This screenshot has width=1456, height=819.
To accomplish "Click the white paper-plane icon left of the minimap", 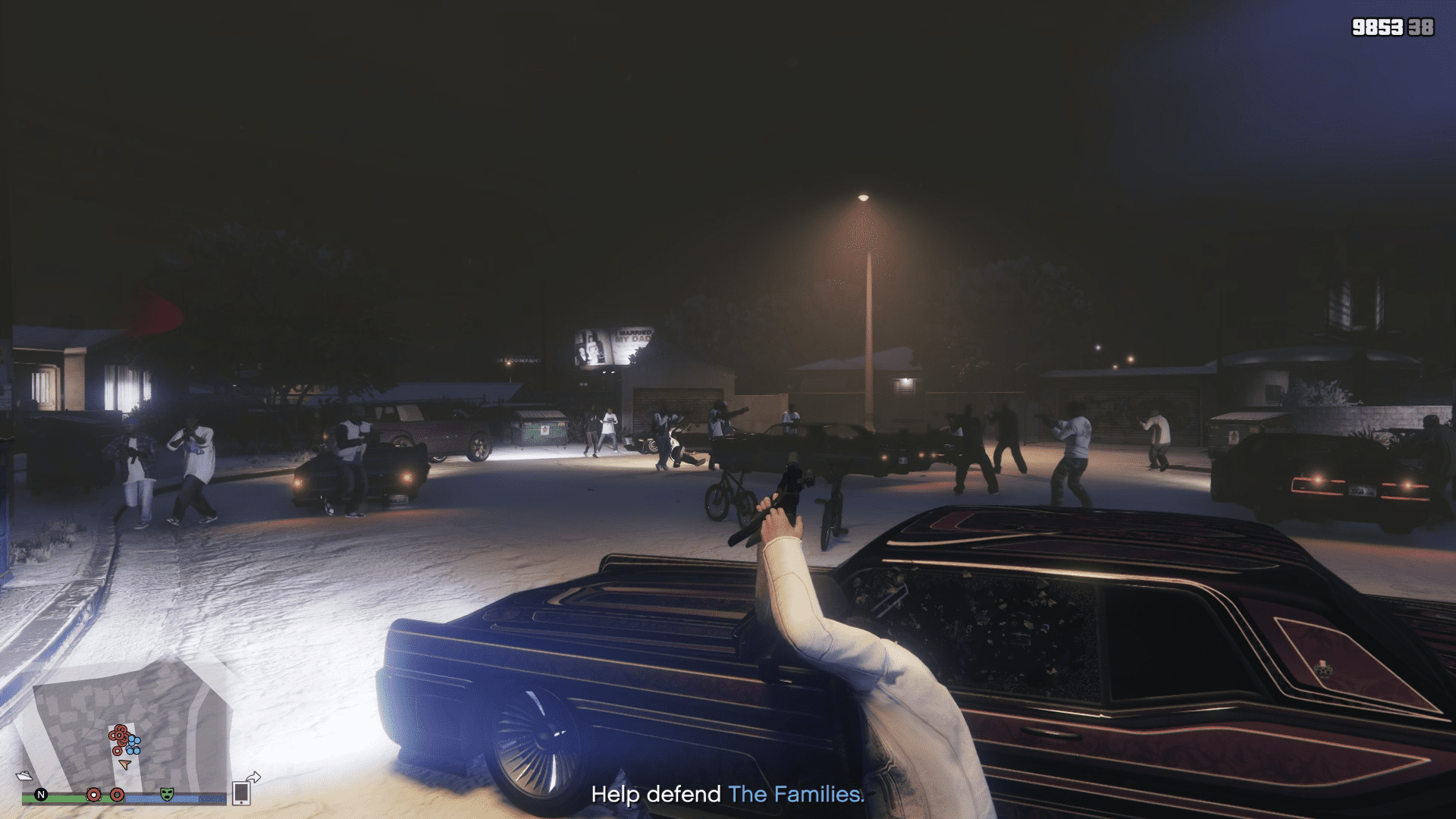I will tap(25, 776).
